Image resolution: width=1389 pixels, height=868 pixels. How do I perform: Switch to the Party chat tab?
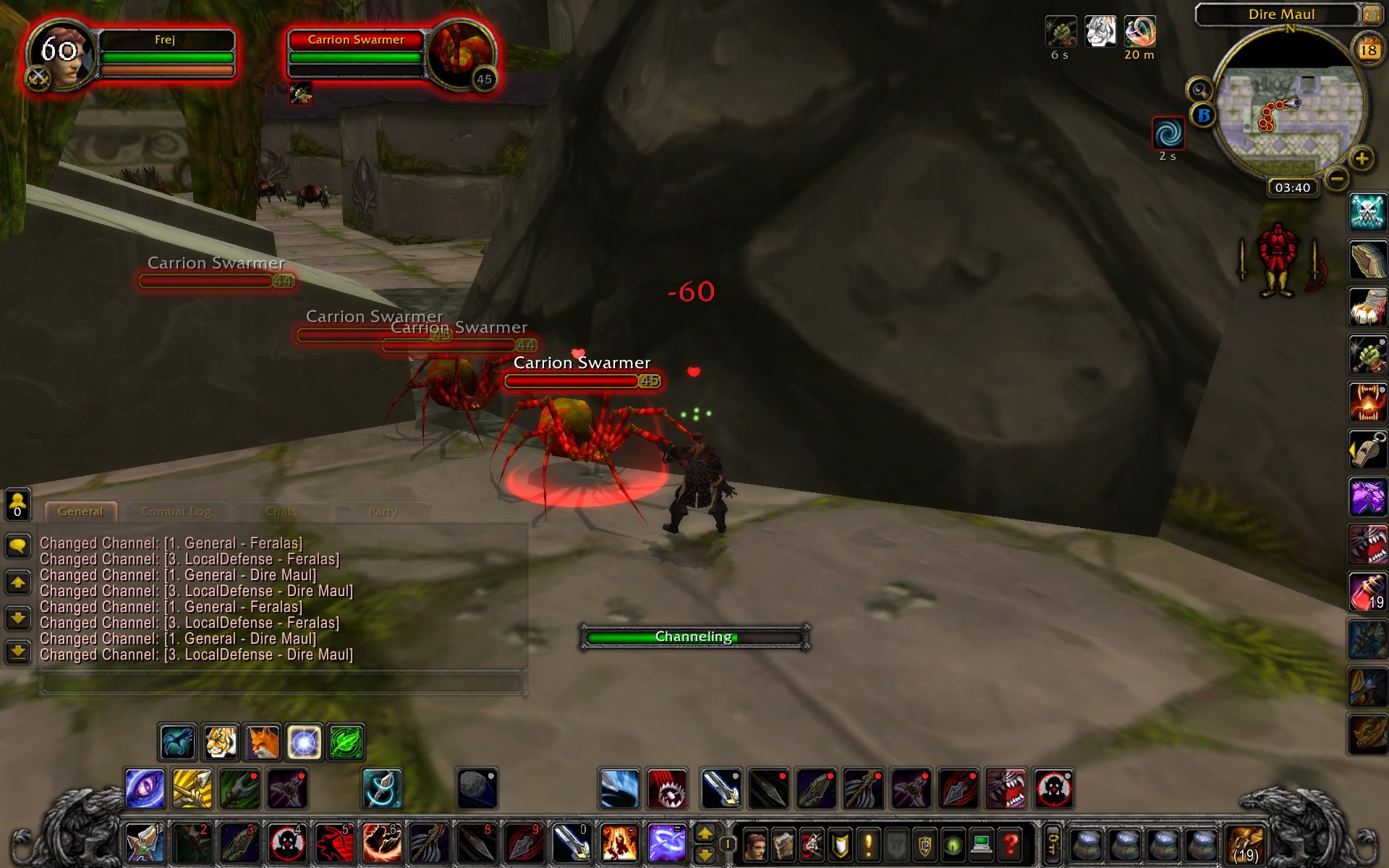click(x=382, y=511)
